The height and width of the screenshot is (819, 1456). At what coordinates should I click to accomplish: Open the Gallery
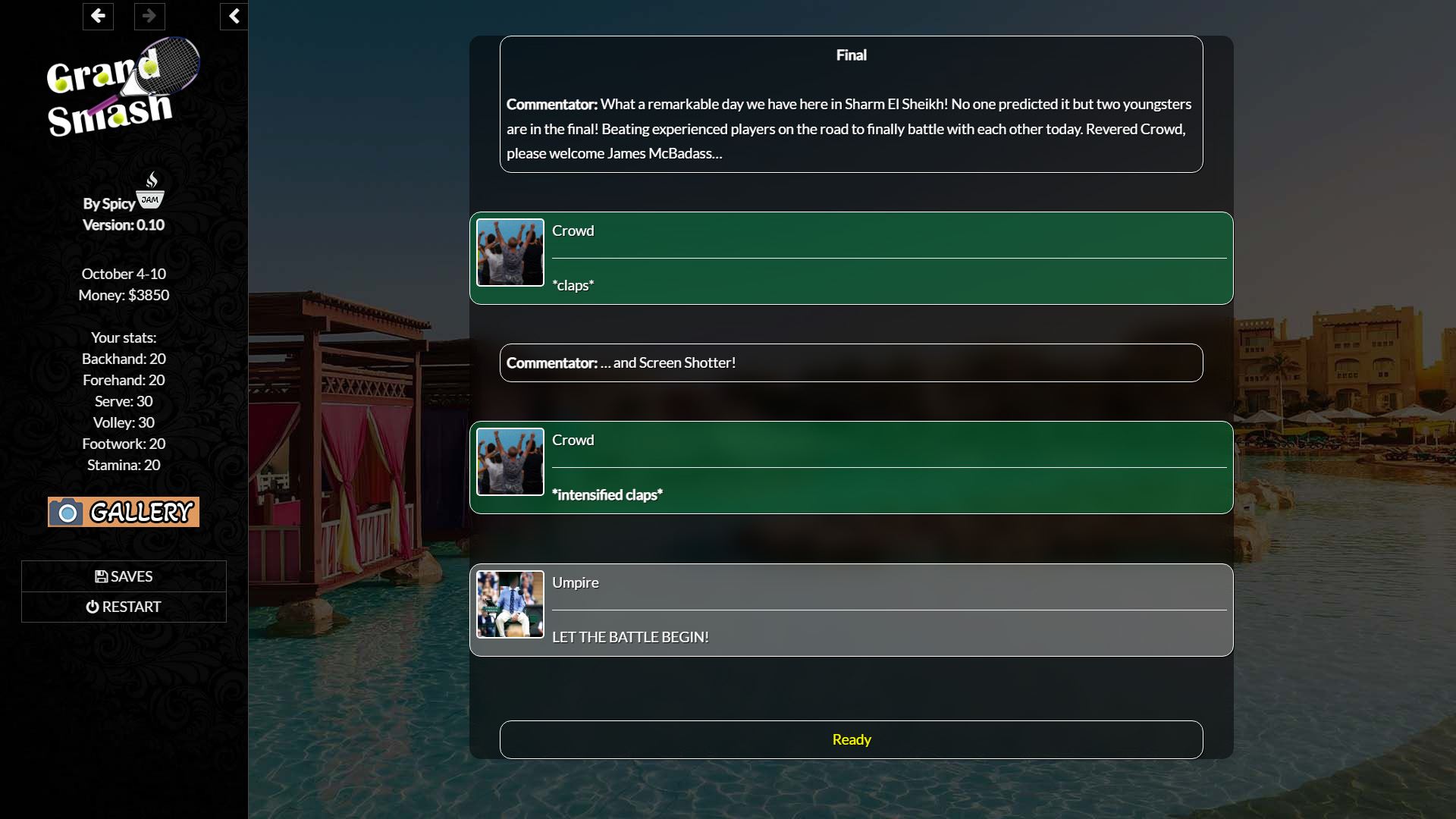[124, 512]
